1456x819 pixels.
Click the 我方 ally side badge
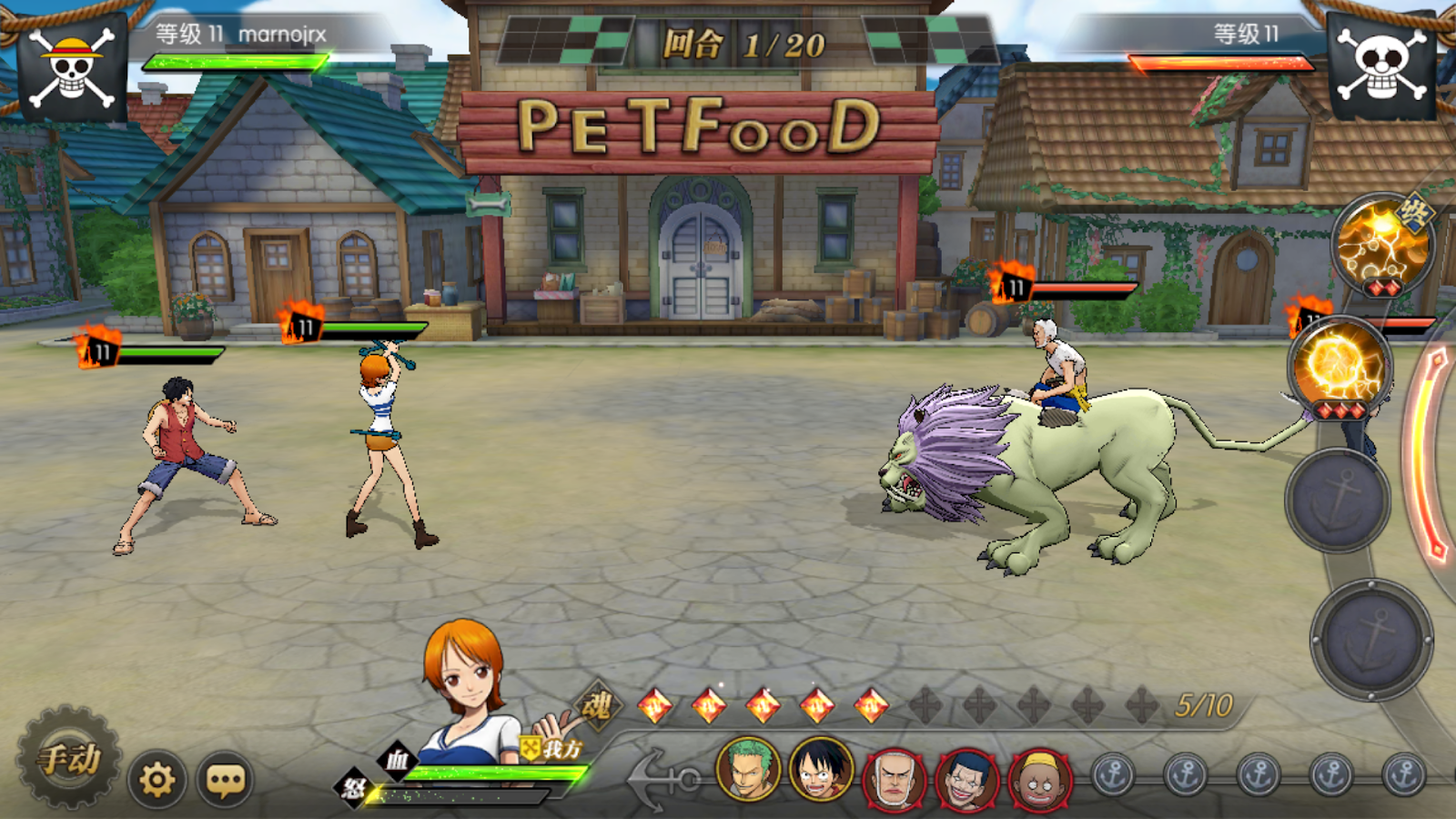point(552,749)
